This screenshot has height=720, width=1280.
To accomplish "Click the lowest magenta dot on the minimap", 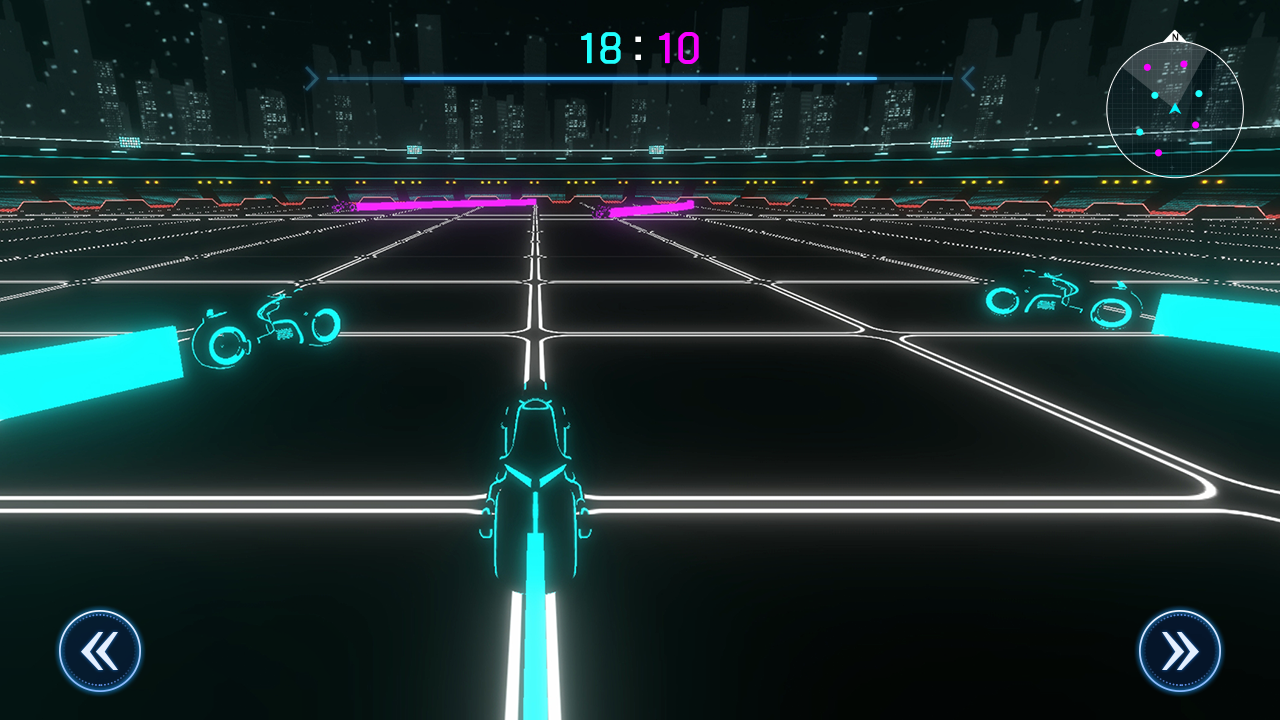I will 1158,153.
